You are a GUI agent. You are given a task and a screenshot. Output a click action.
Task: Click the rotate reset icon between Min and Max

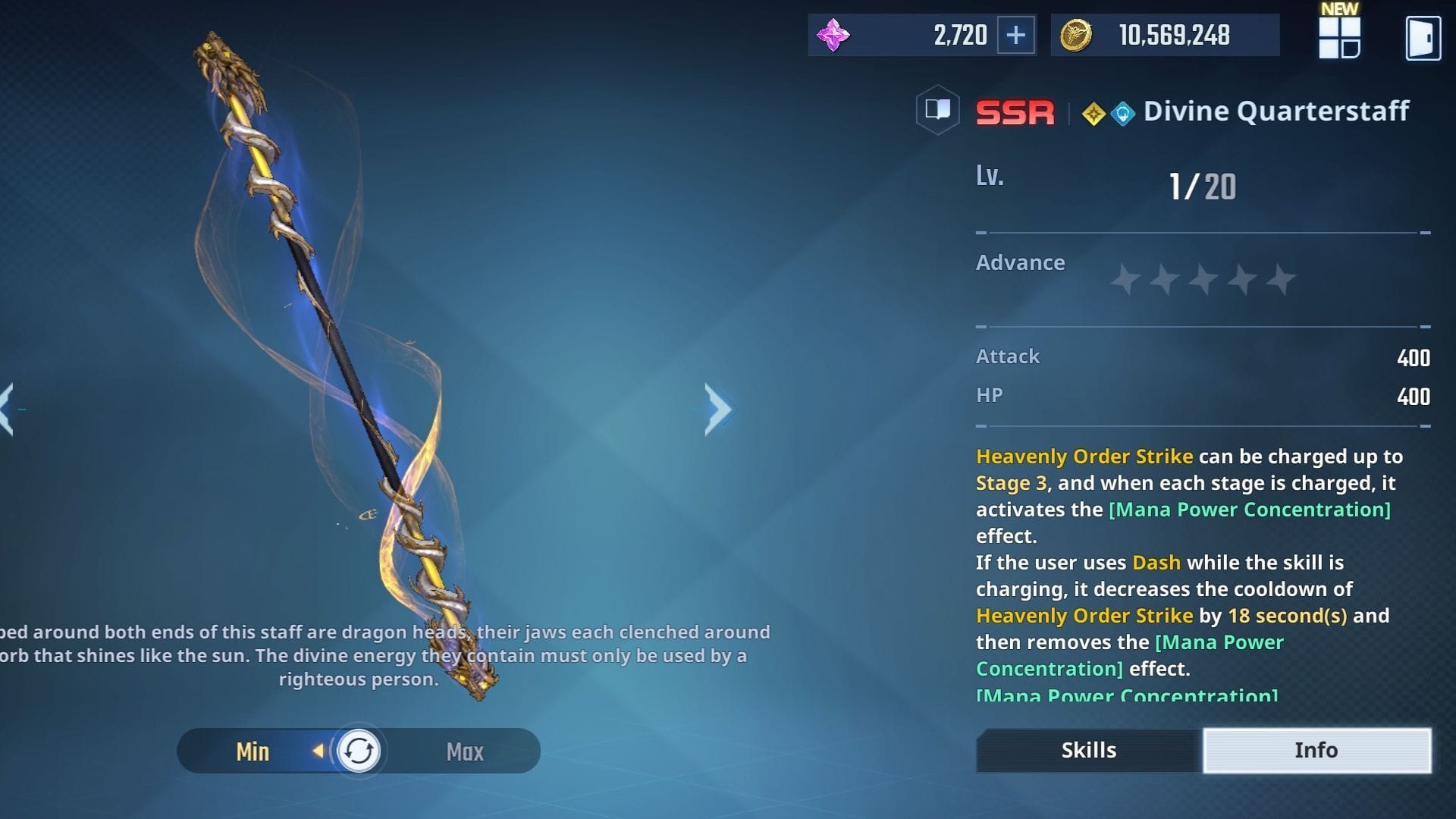pyautogui.click(x=359, y=751)
